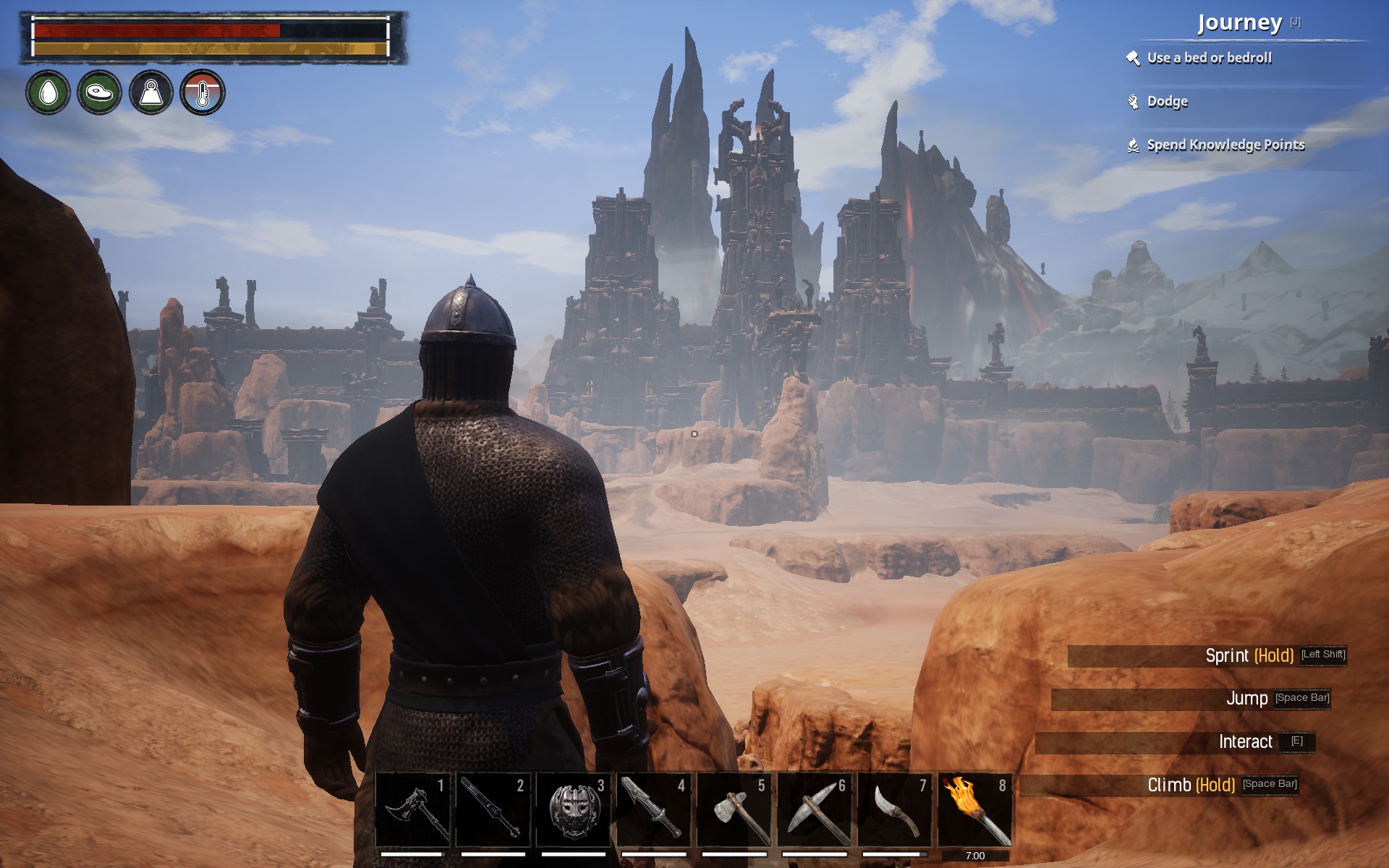The width and height of the screenshot is (1389, 868).
Task: Click the meat hunger status icon
Action: point(99,93)
